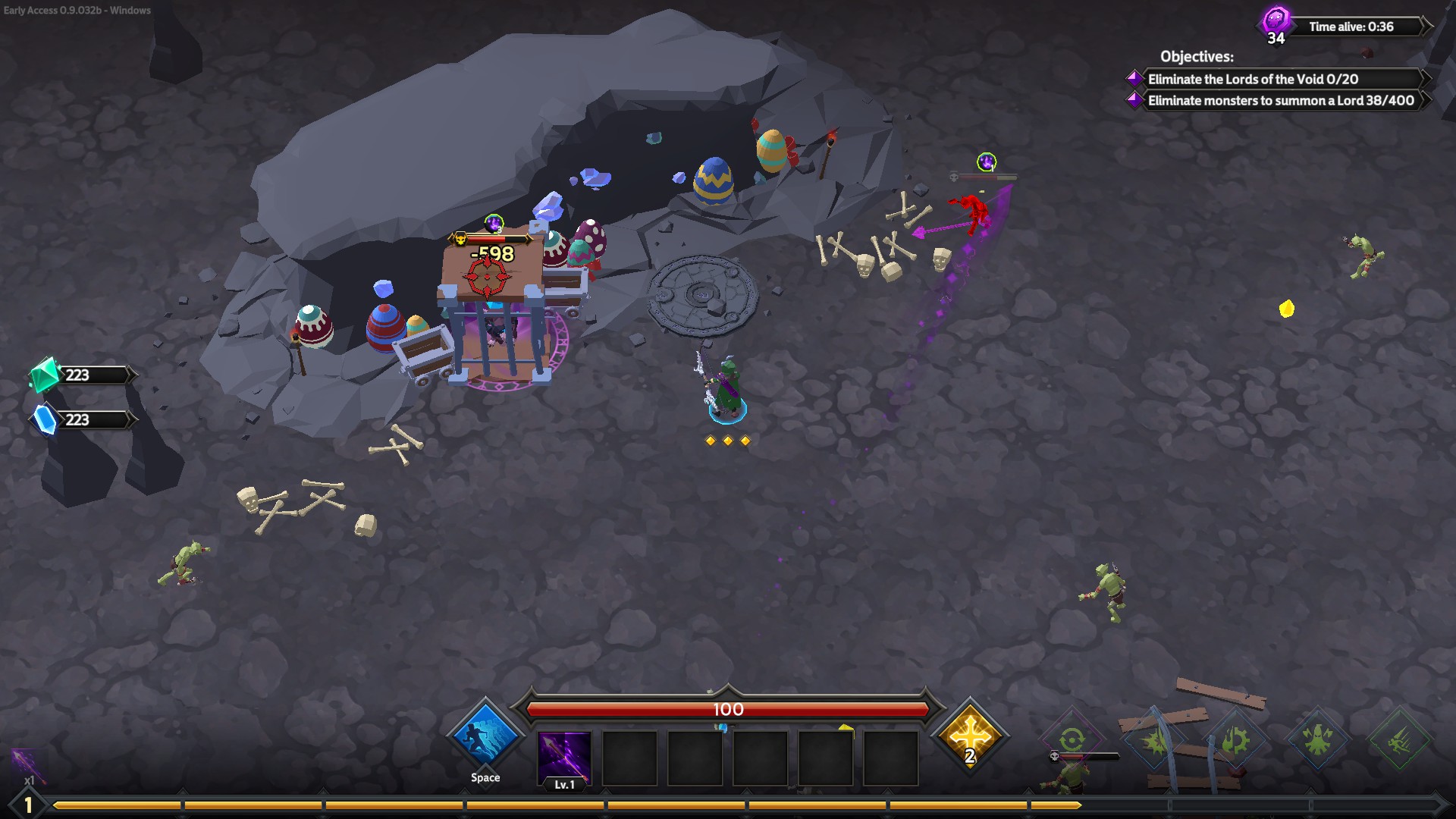Click the green circular-arrows diamond icon
Screen dimensions: 1456x819
pyautogui.click(x=1072, y=739)
